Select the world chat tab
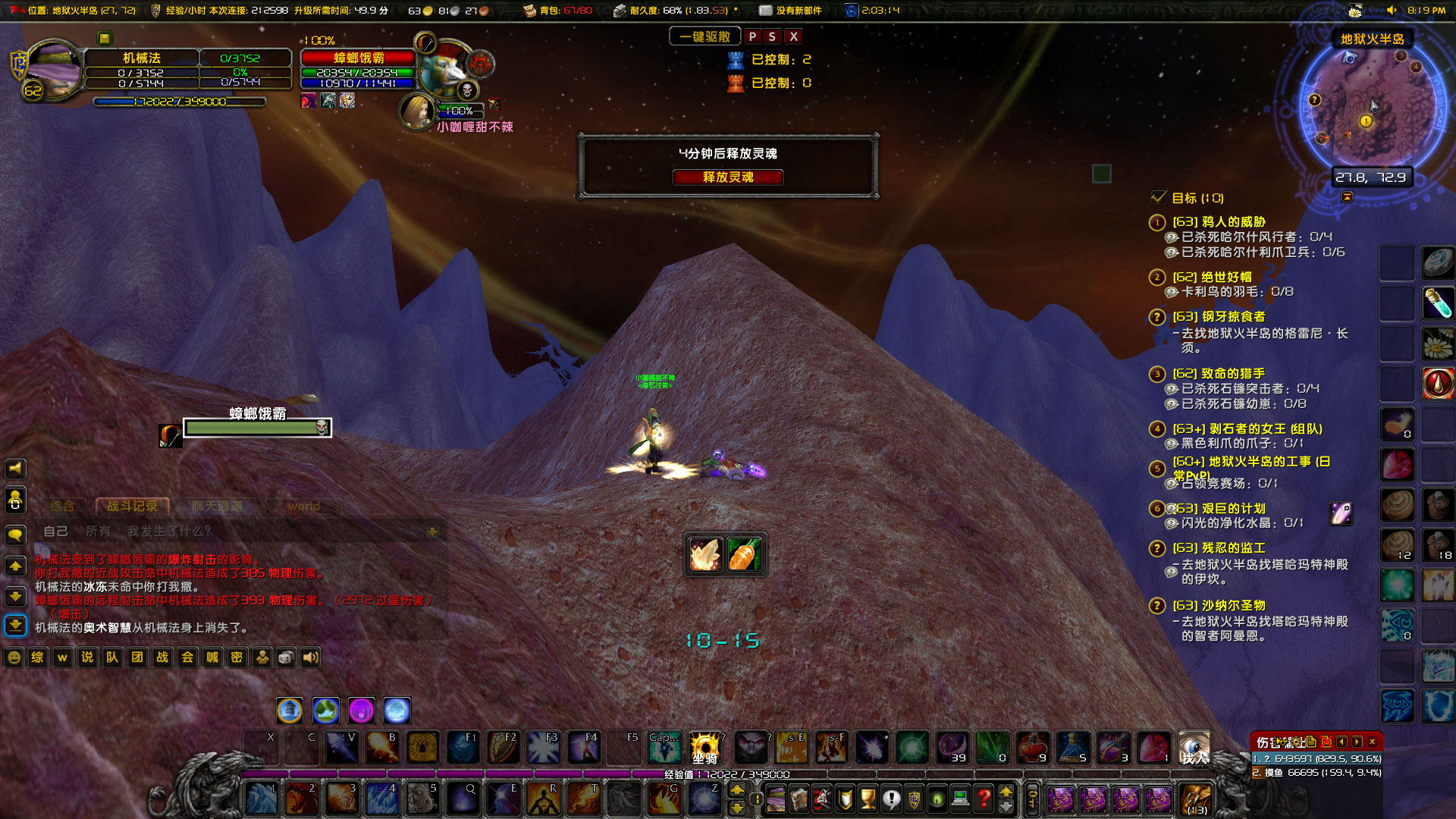The width and height of the screenshot is (1456, 819). point(303,506)
